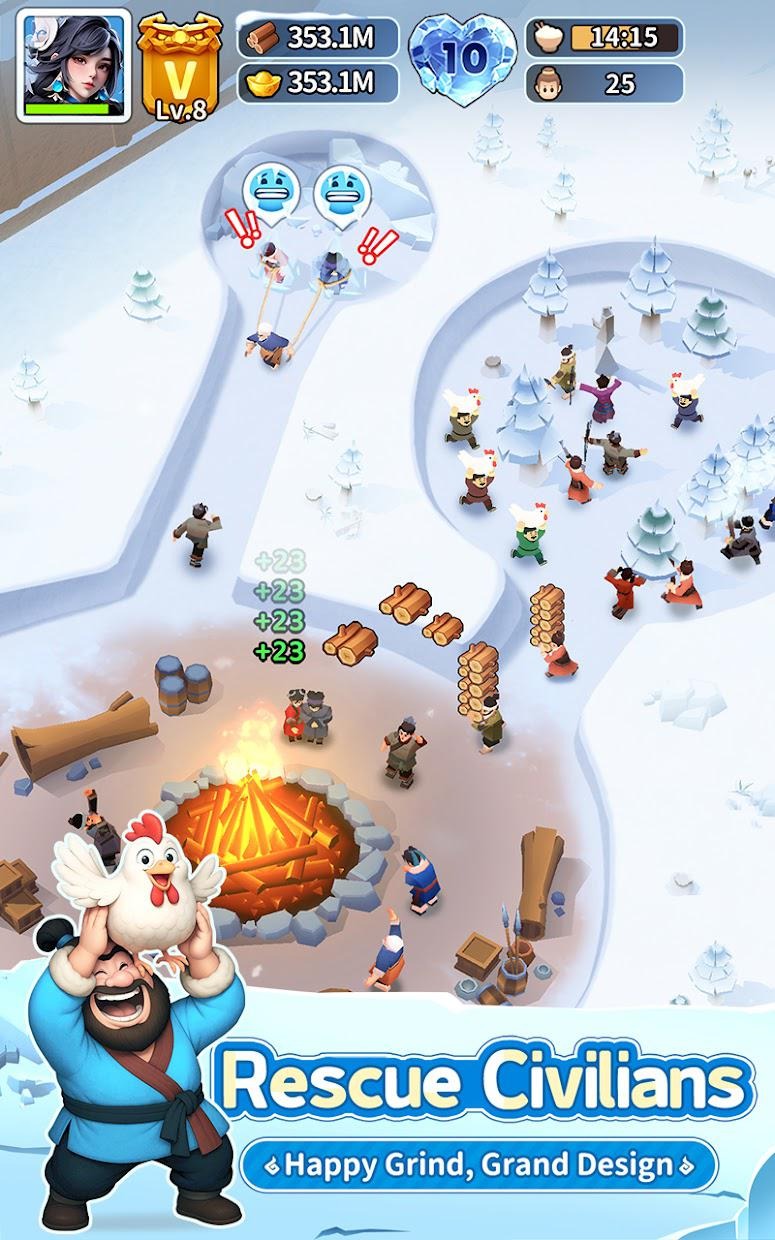The image size is (775, 1240).
Task: Open the player avatar portrait
Action: [73, 65]
